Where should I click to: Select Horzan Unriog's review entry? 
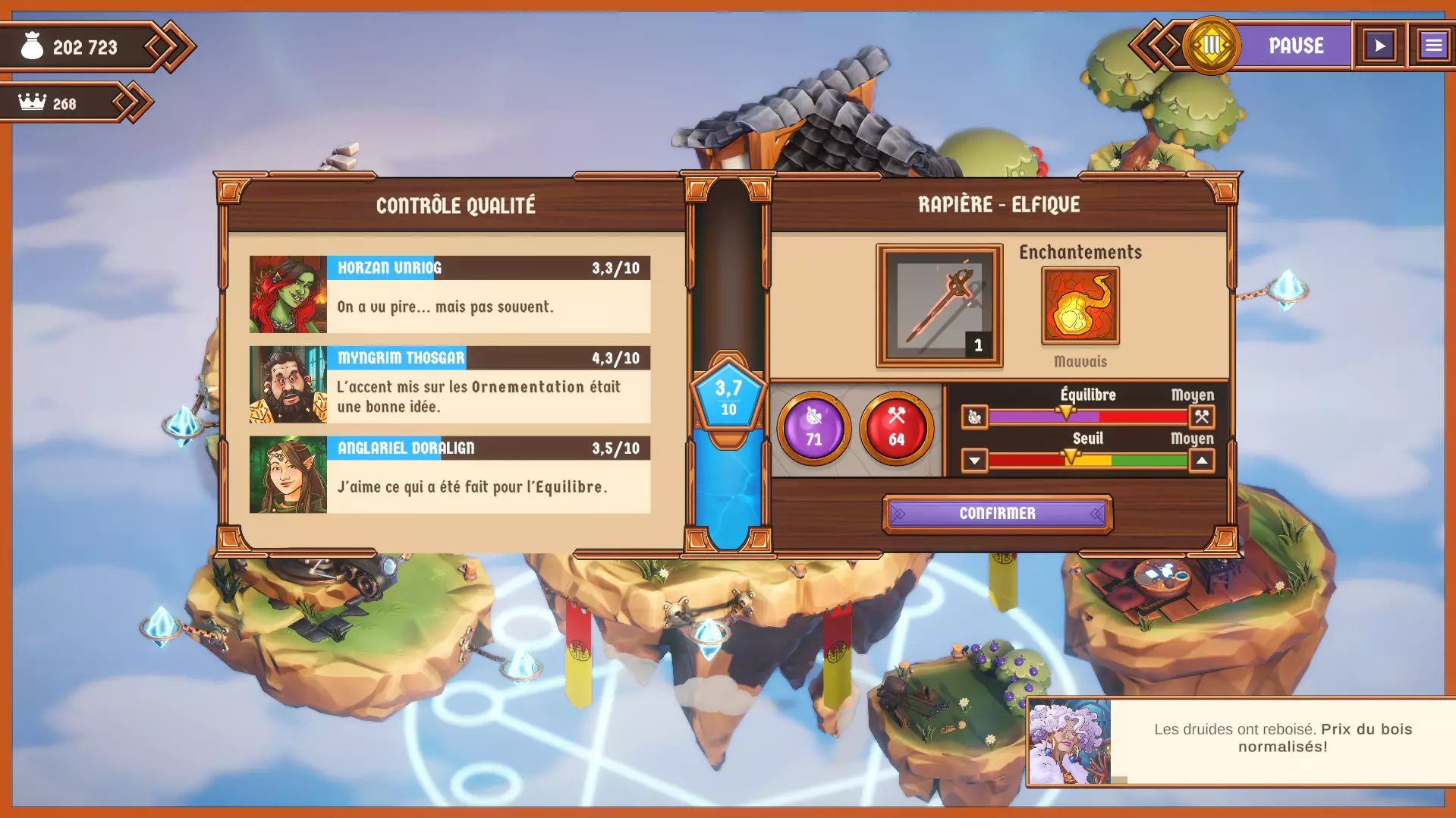(x=449, y=294)
